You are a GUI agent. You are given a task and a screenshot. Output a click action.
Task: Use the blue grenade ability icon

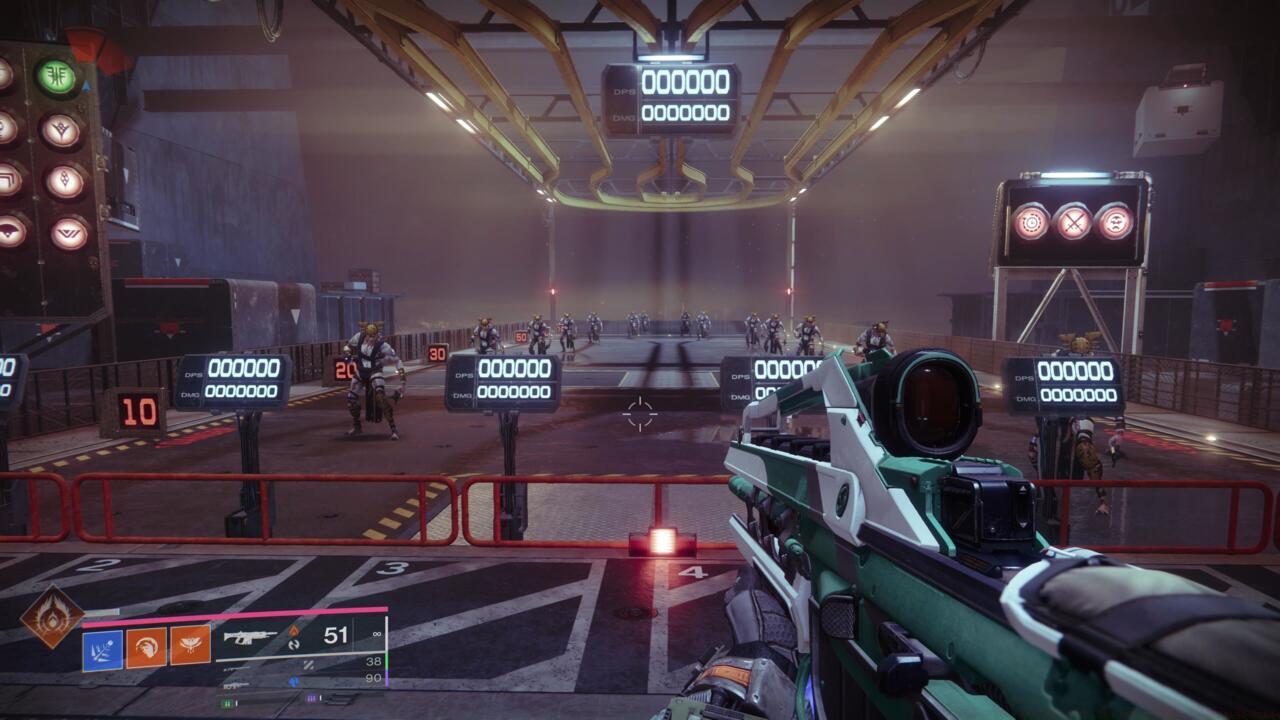pos(102,650)
